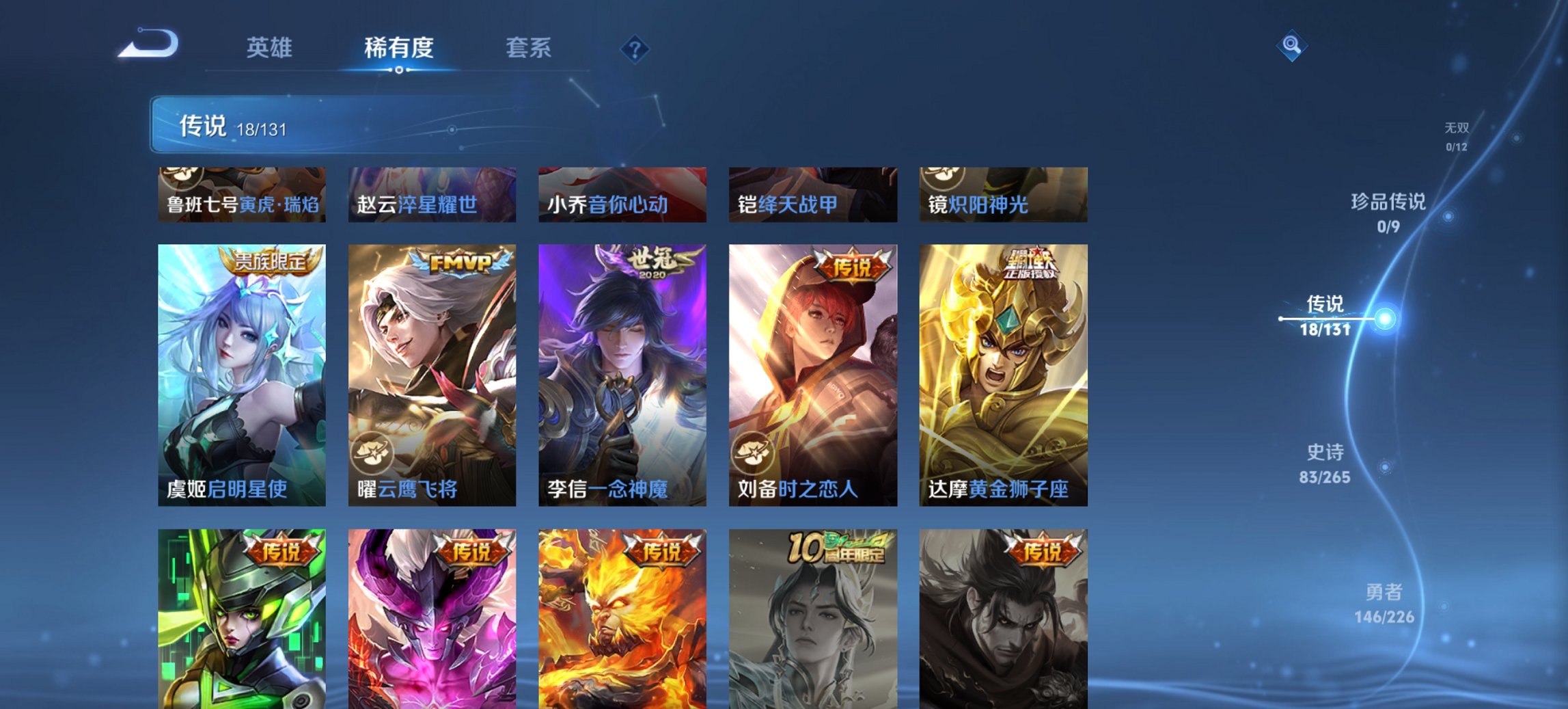This screenshot has width=1568, height=709.
Task: Switch to the 英雄 tab
Action: pyautogui.click(x=271, y=48)
